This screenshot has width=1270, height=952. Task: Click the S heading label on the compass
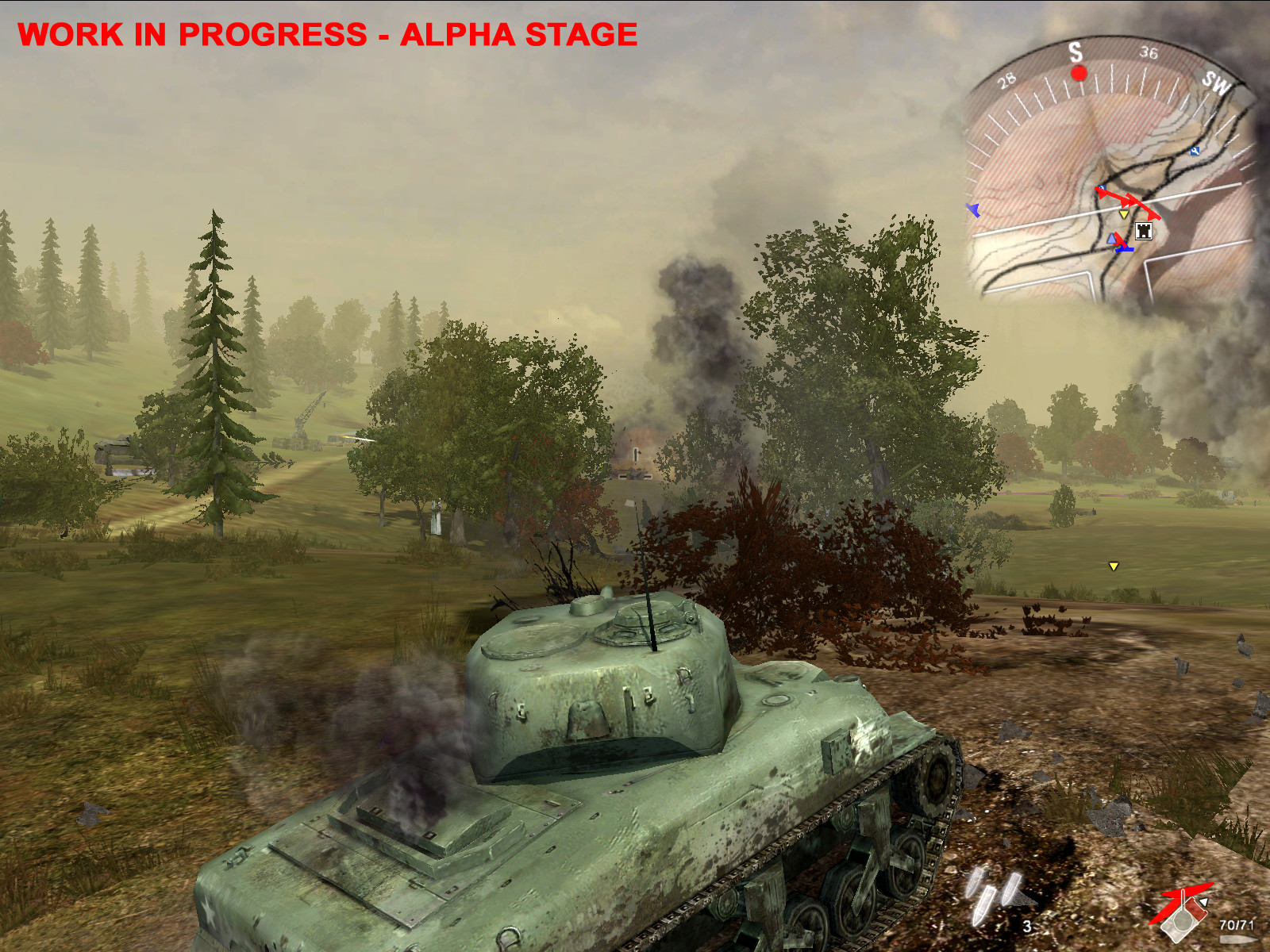1074,52
